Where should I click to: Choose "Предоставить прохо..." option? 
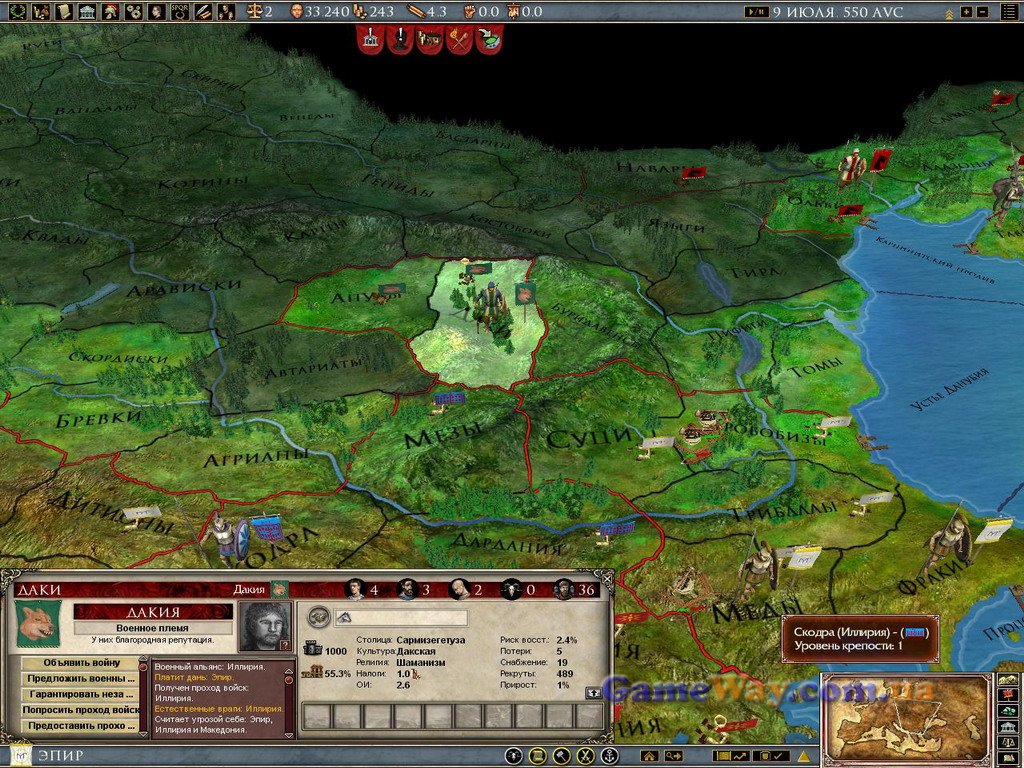(78, 726)
